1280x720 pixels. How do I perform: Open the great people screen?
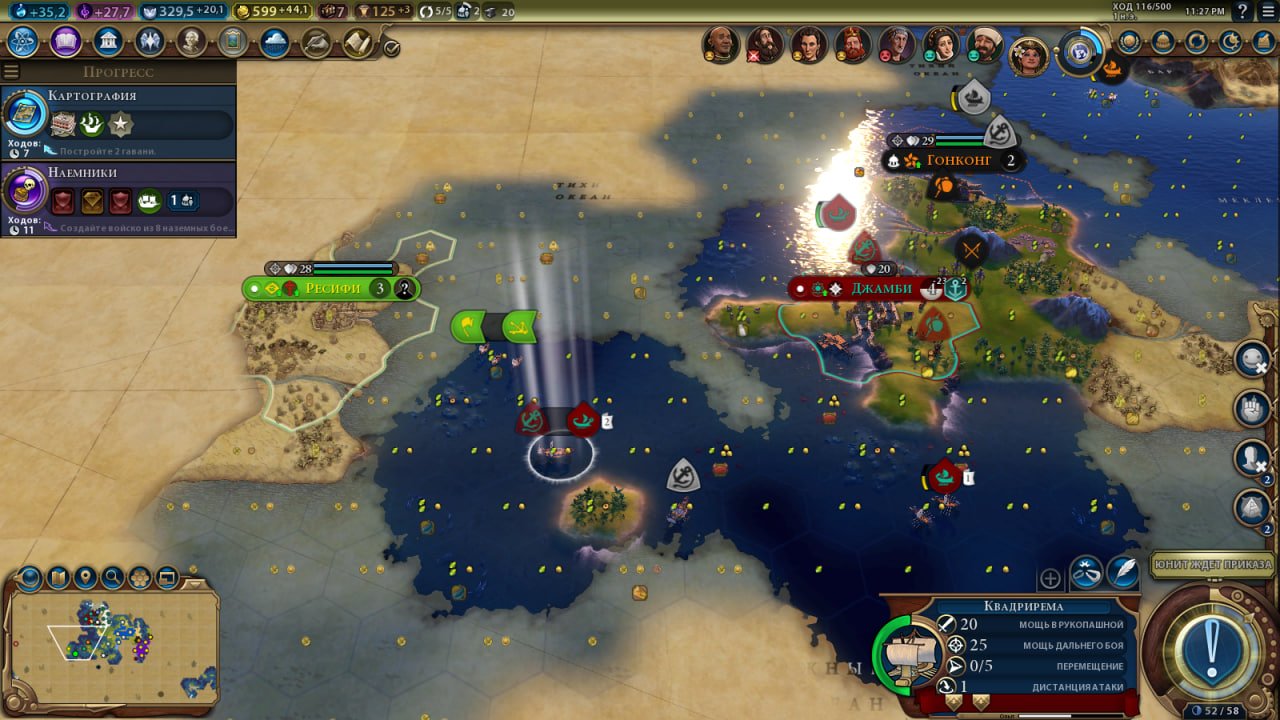[191, 42]
